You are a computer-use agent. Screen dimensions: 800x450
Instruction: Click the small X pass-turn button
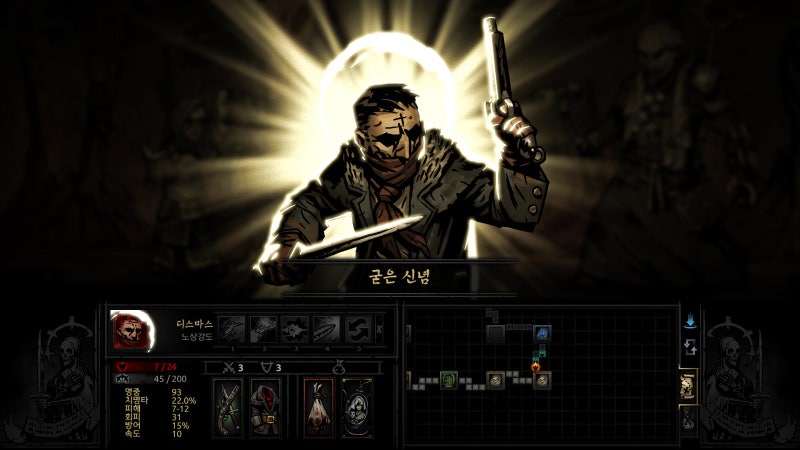pyautogui.click(x=379, y=329)
